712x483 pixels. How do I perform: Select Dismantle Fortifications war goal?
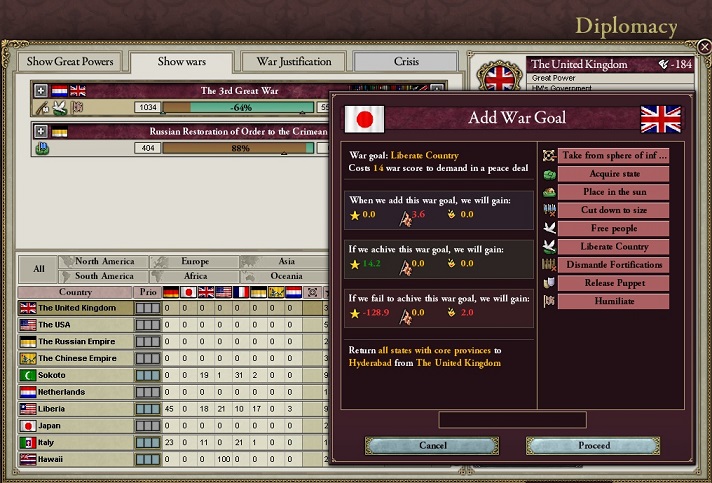click(x=613, y=264)
